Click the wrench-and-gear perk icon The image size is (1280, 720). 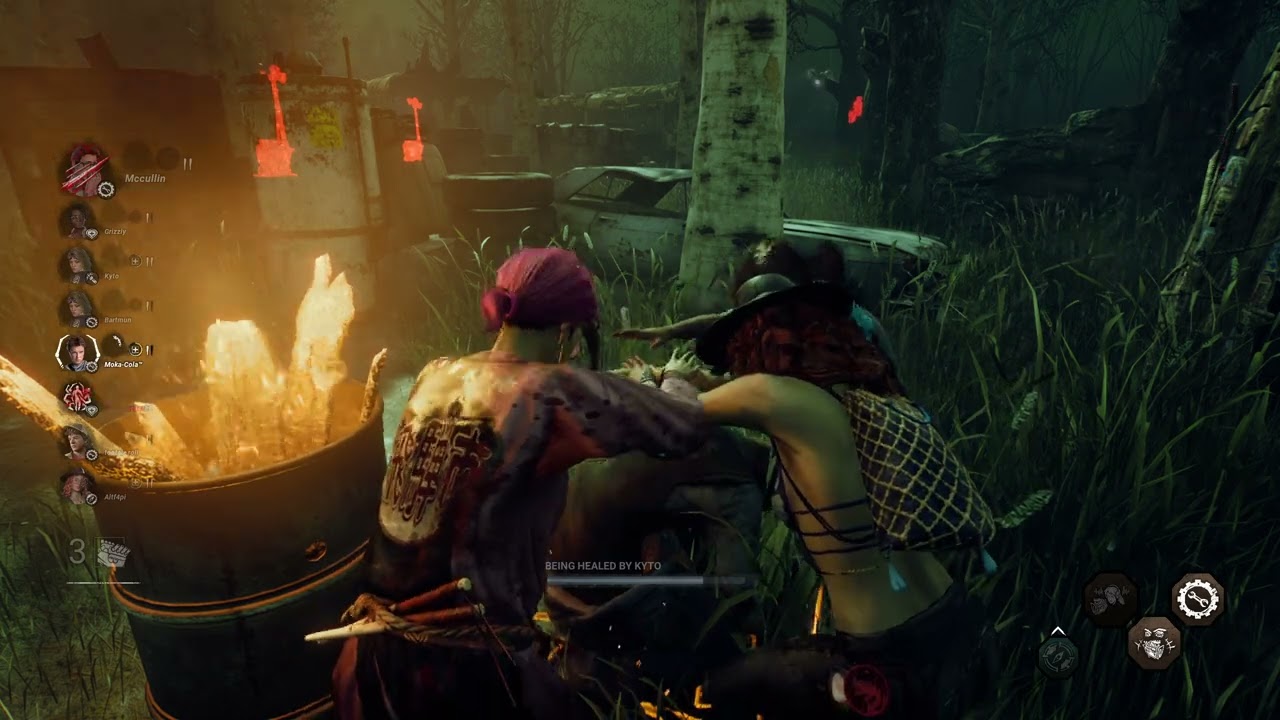tap(1197, 599)
